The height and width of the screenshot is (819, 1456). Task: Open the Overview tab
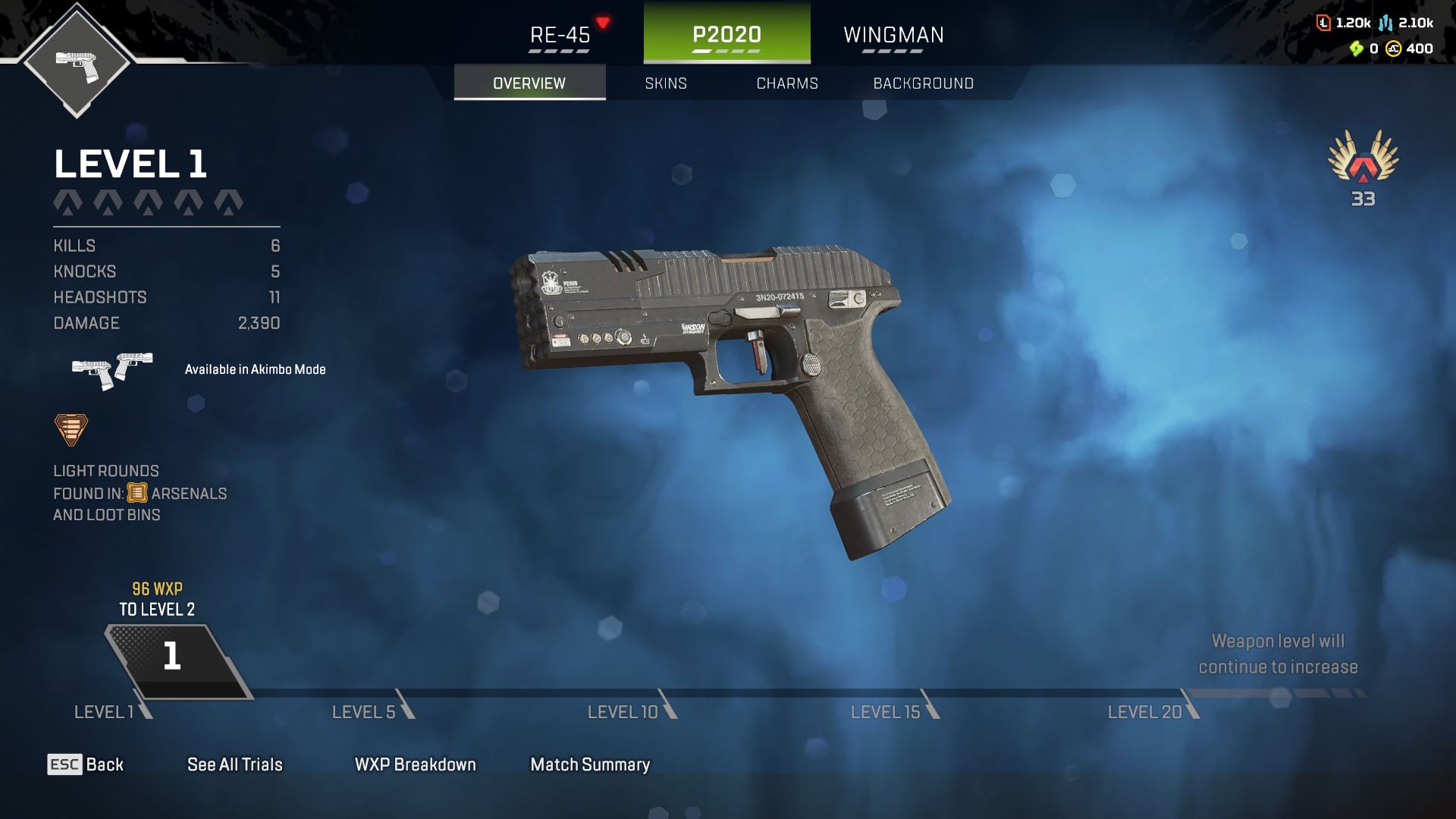pyautogui.click(x=529, y=83)
